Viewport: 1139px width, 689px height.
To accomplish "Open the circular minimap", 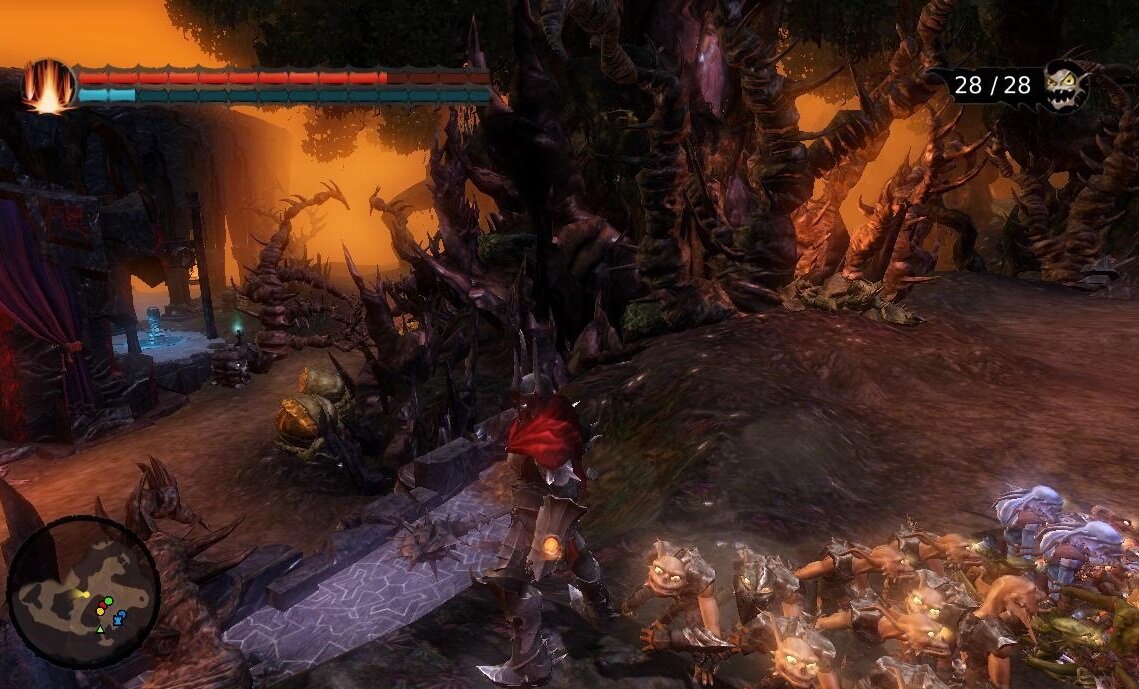I will point(84,592).
